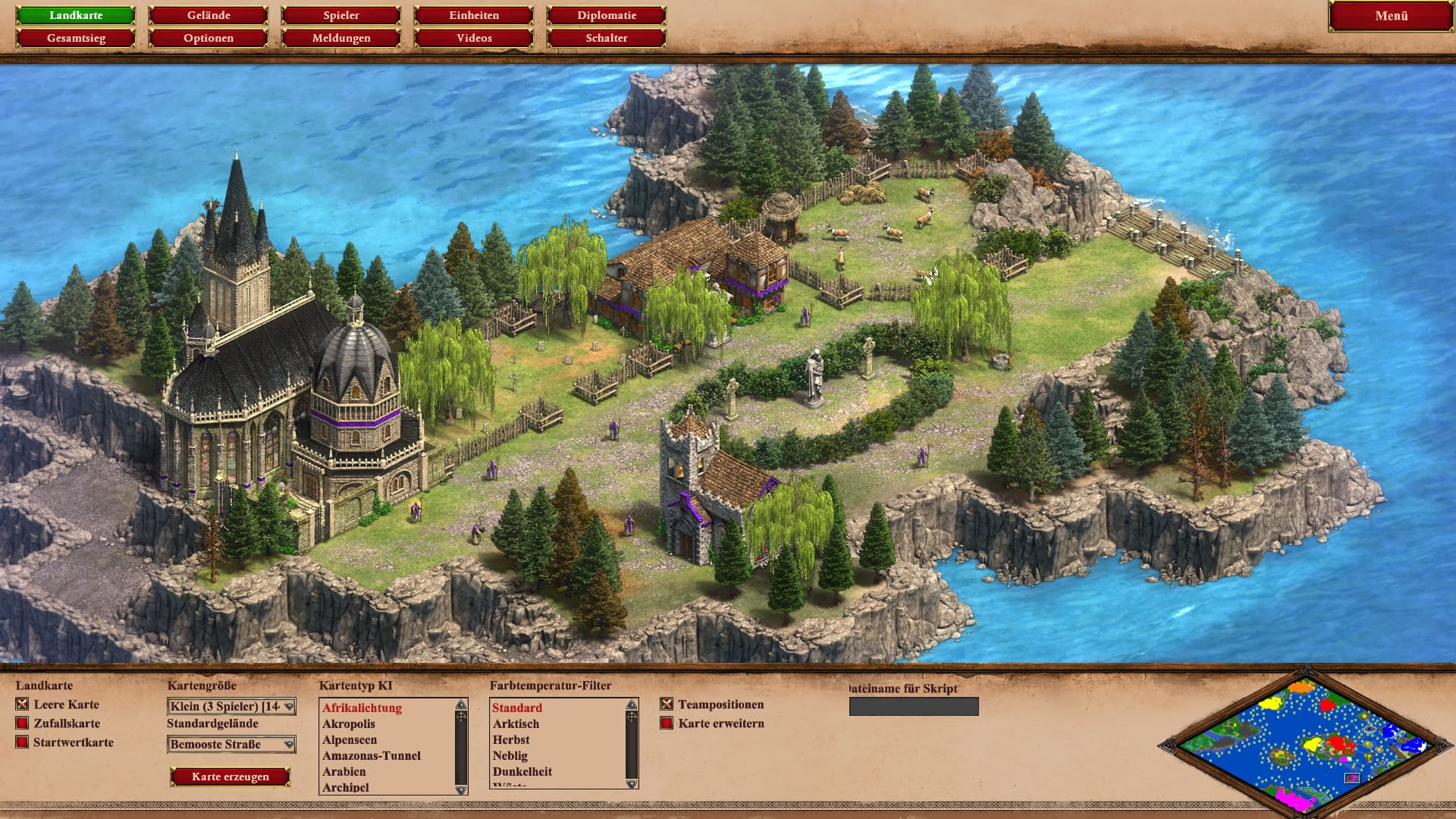This screenshot has width=1456, height=819.
Task: Open the Gesamtsieg victory settings
Action: coord(76,38)
